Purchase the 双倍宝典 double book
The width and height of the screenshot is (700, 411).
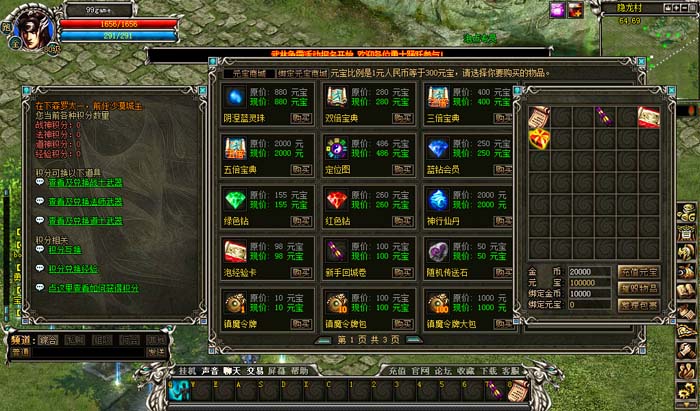[404, 116]
